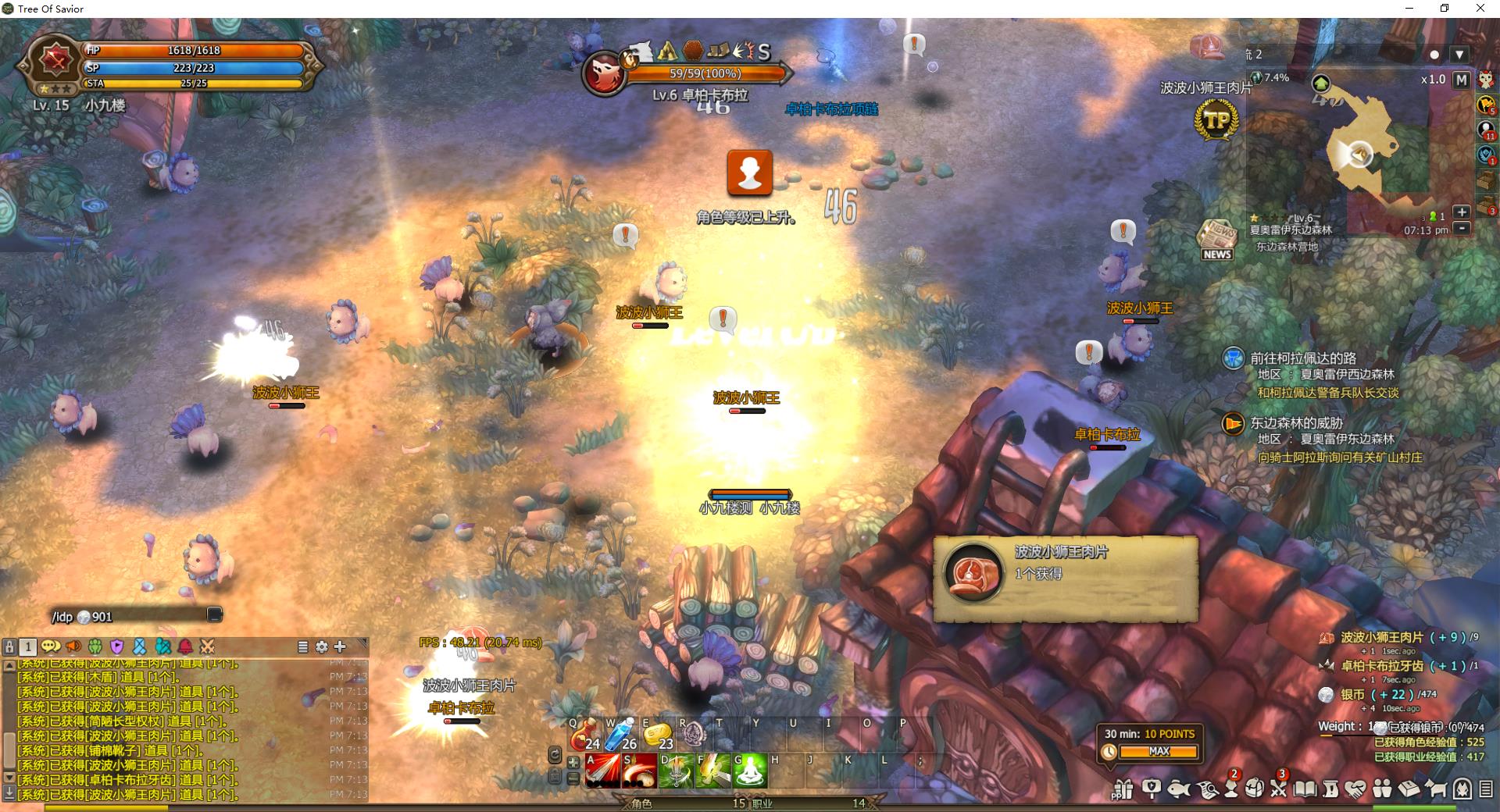The height and width of the screenshot is (812, 1500).
Task: Open chat settings gear icon
Action: tap(321, 646)
